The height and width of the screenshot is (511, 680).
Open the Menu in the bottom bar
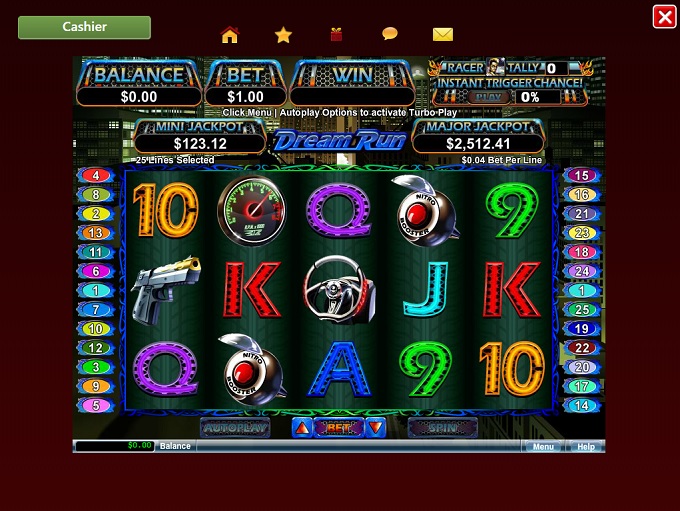click(543, 446)
